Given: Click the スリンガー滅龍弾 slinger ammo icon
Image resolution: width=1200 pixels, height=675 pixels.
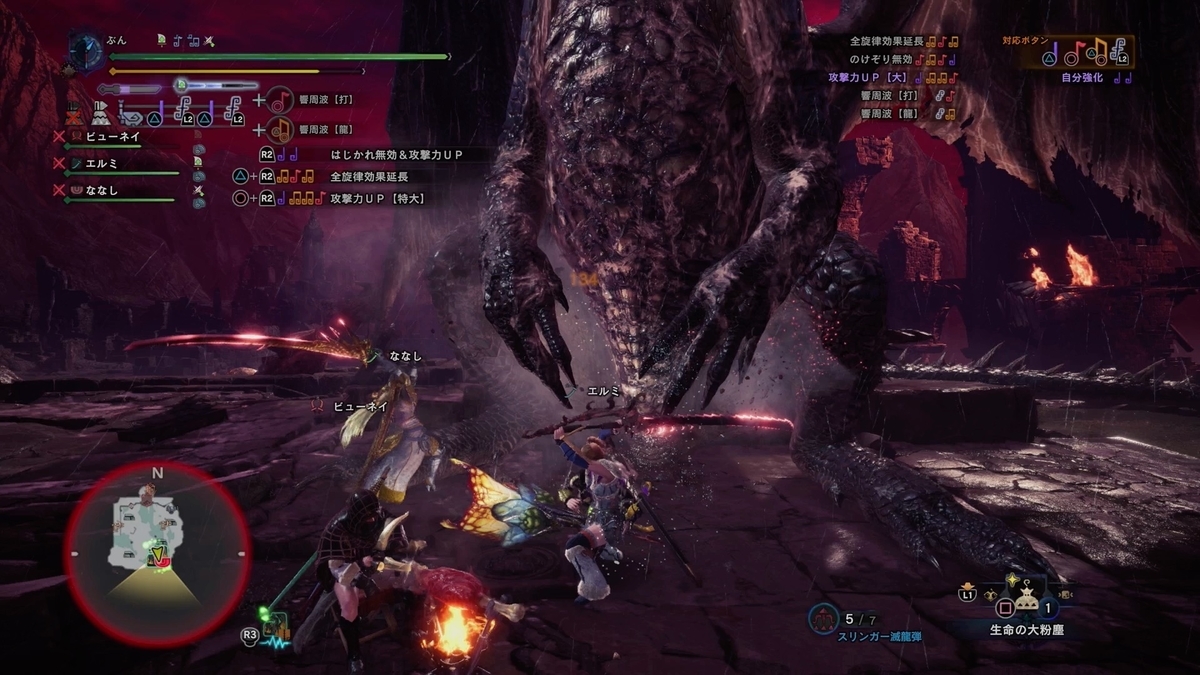Looking at the screenshot, I should (825, 619).
